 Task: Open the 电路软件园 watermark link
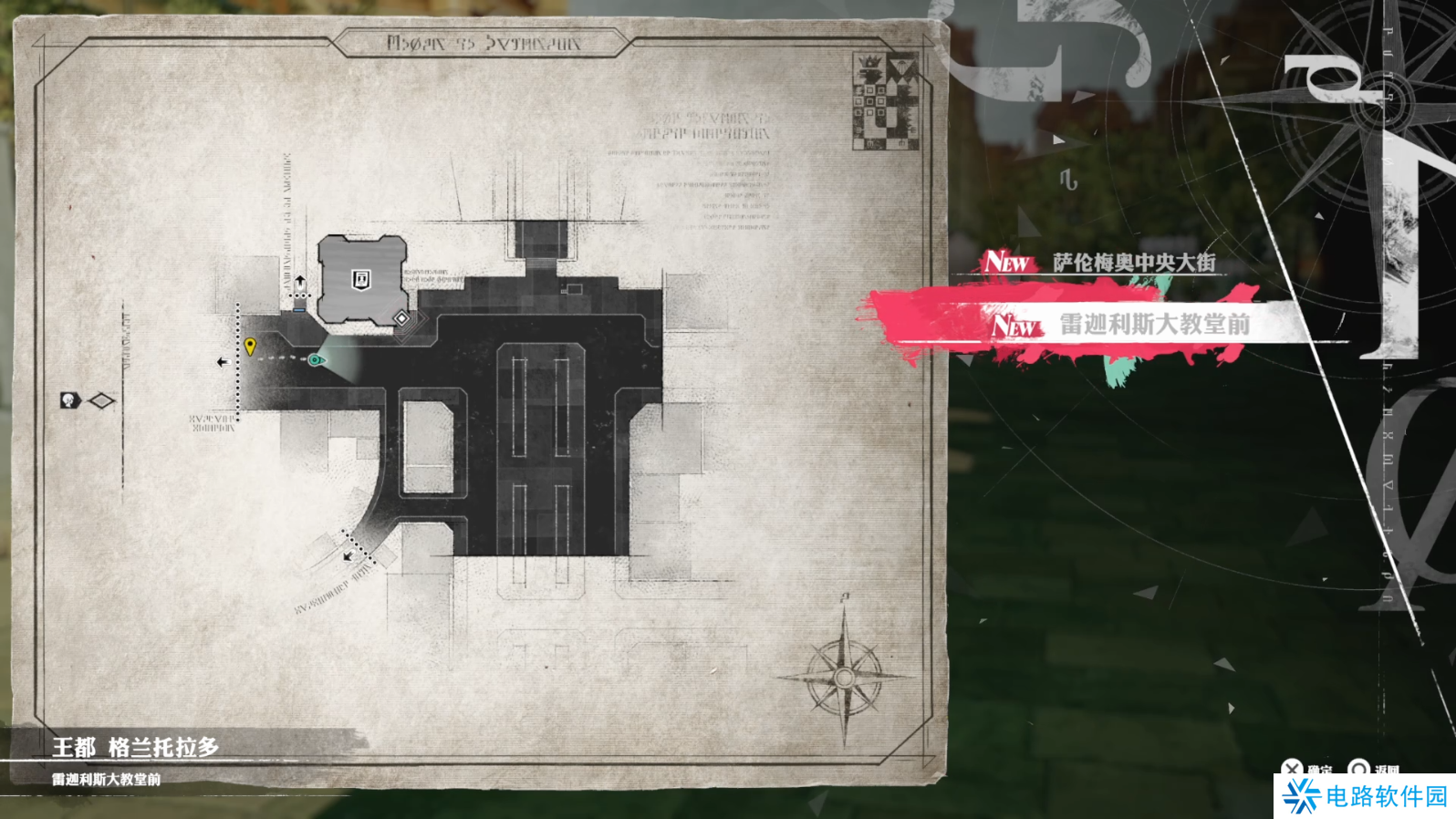pos(1365,796)
